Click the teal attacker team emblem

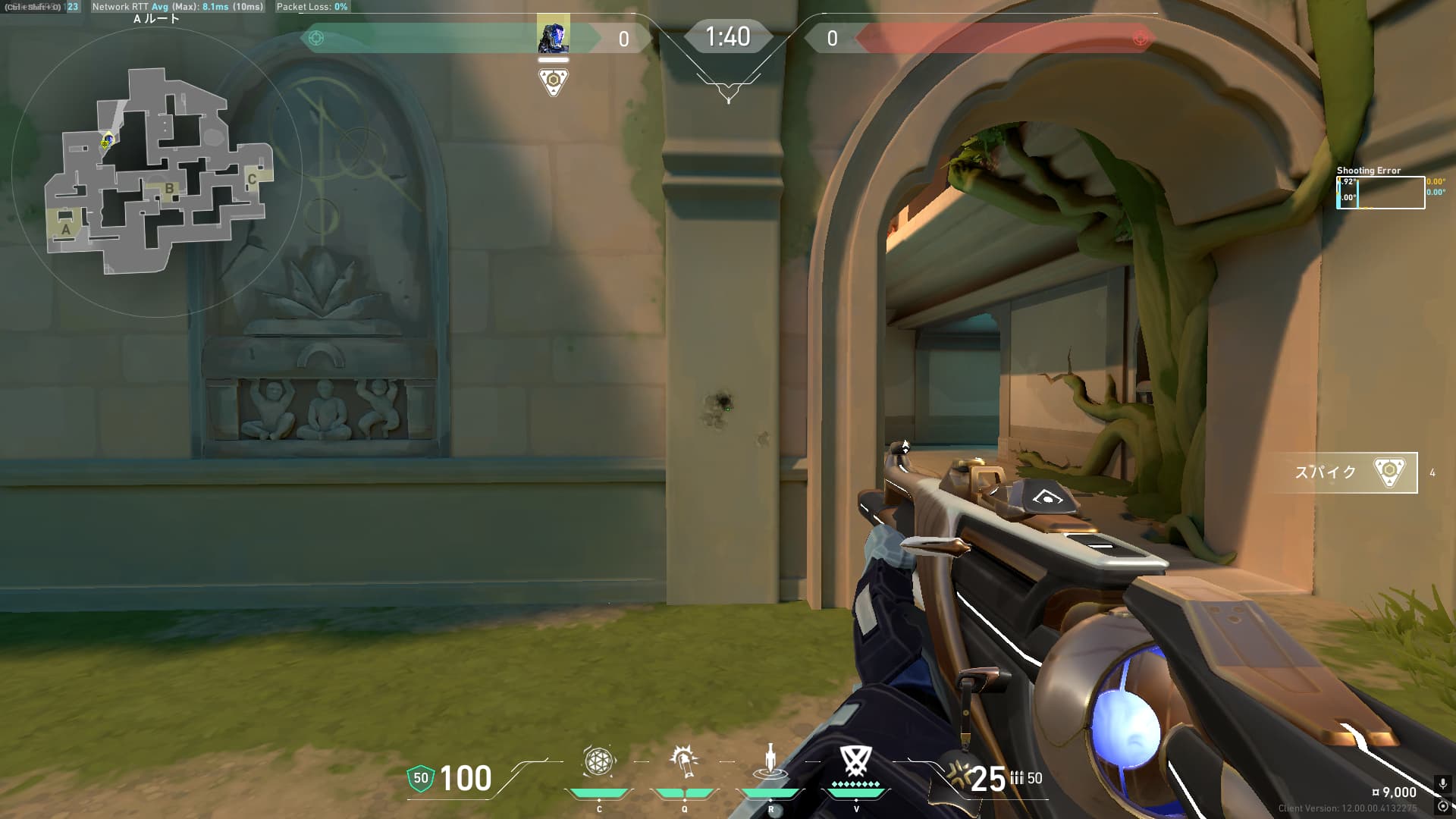pos(317,38)
